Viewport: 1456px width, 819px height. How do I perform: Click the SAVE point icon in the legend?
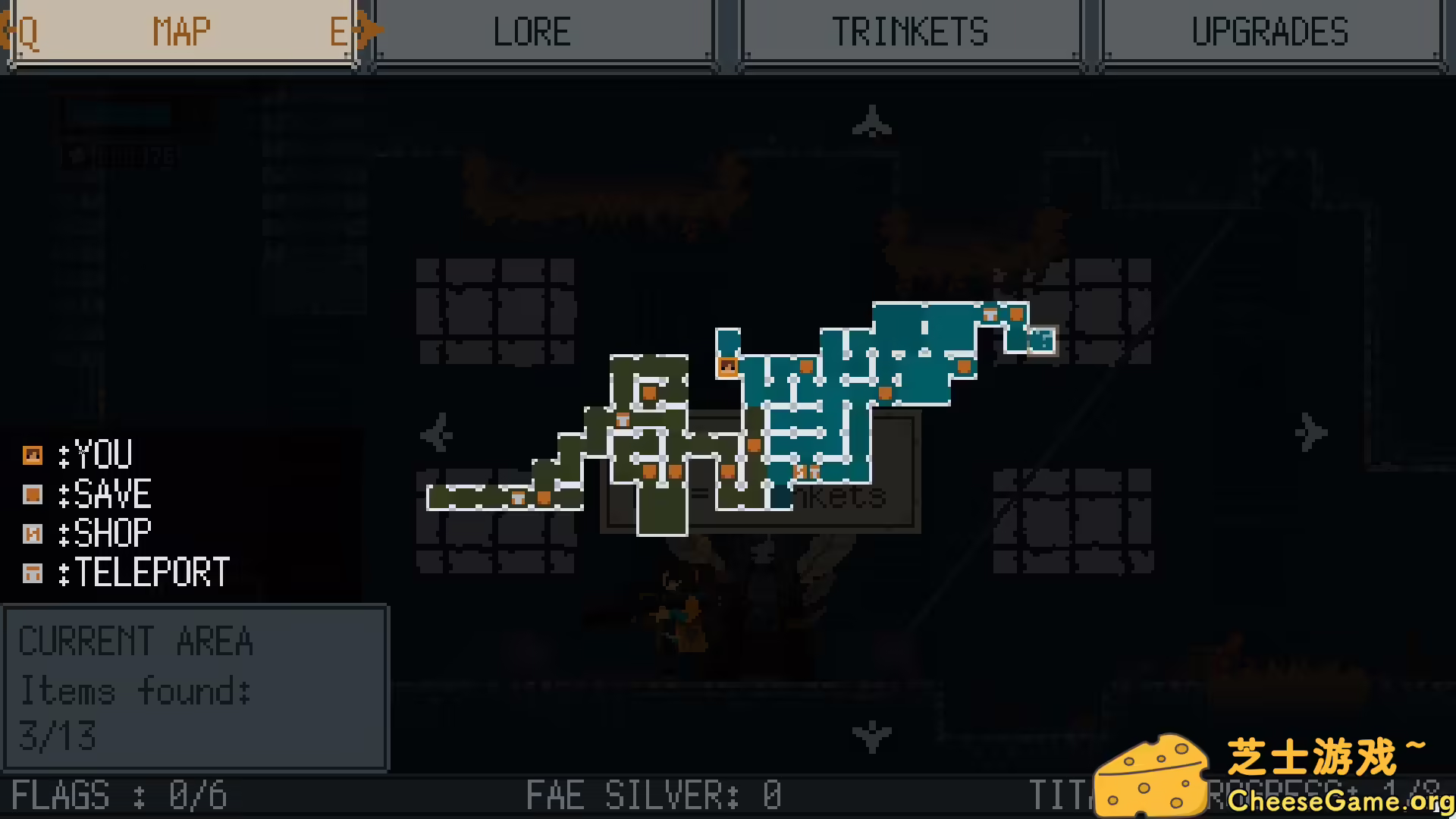point(33,494)
